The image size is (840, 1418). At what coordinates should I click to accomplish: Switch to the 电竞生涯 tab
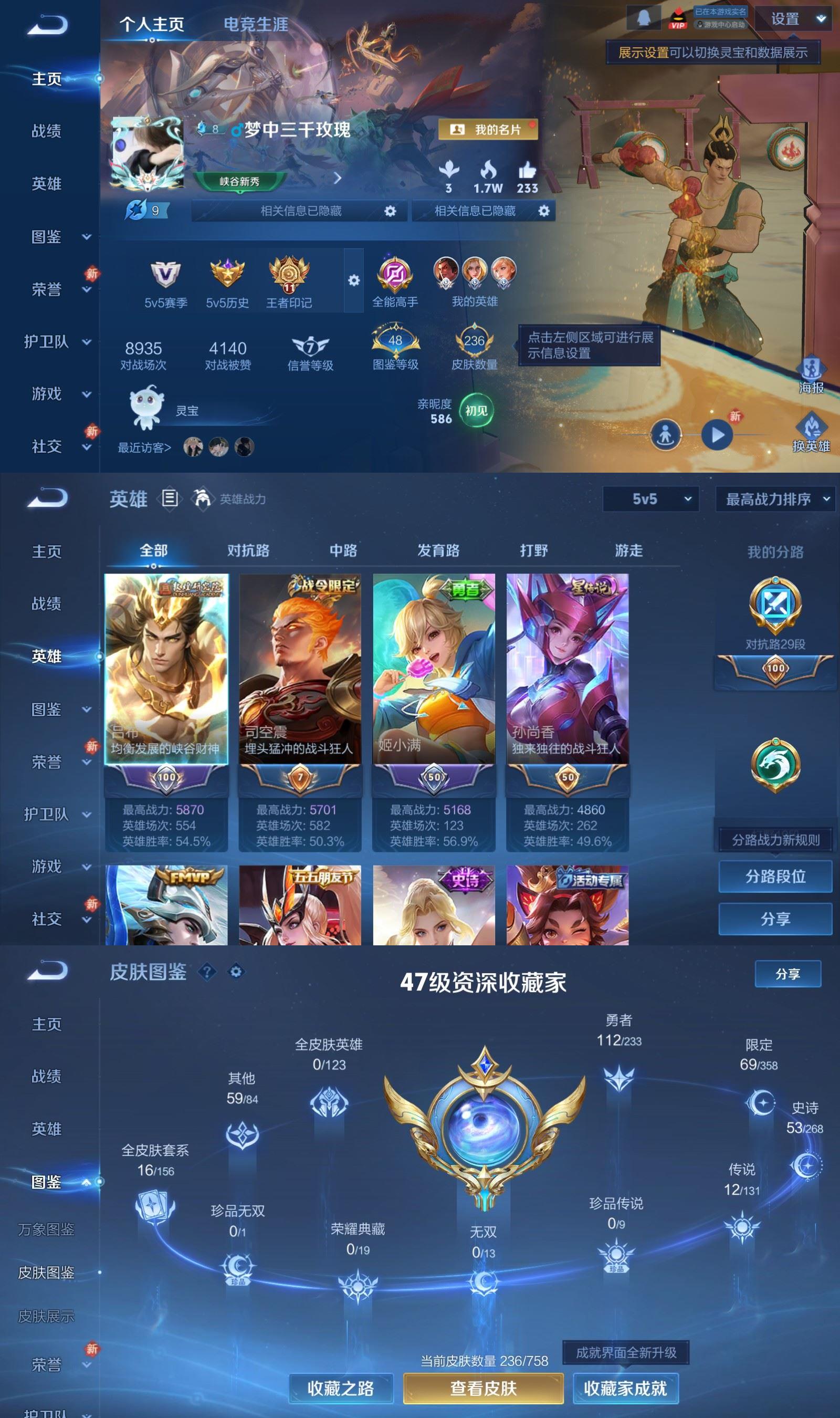[255, 25]
